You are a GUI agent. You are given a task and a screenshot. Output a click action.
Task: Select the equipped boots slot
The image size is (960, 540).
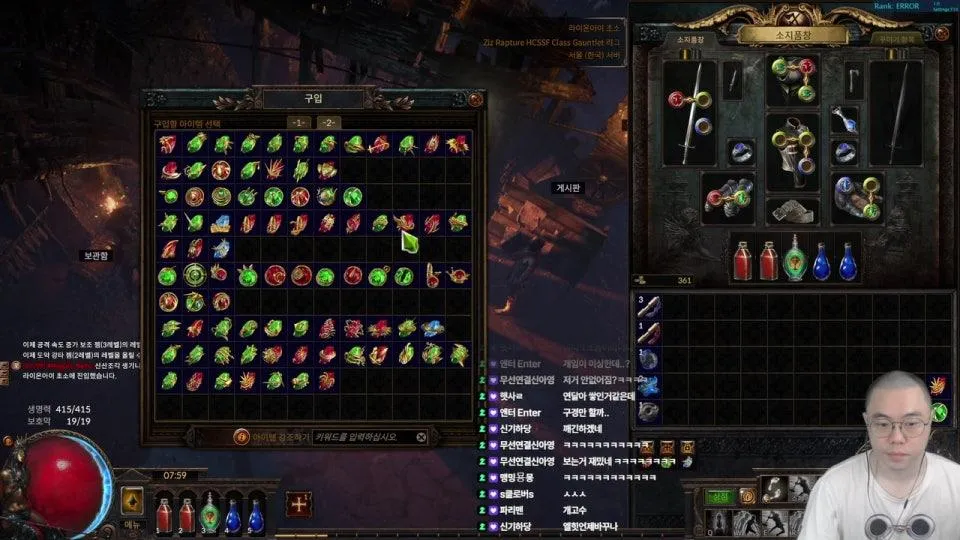(856, 197)
